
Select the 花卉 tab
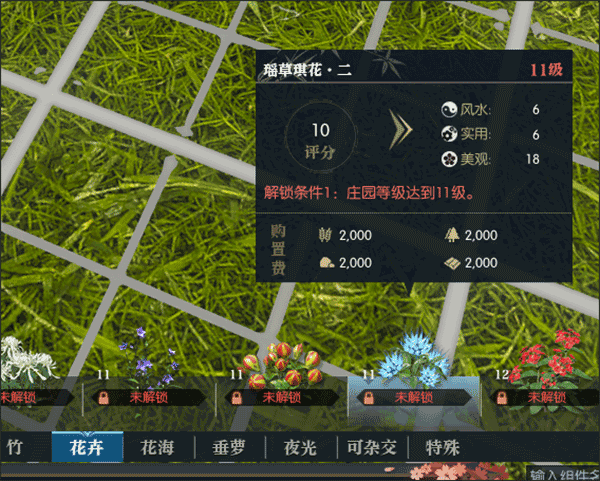point(87,447)
